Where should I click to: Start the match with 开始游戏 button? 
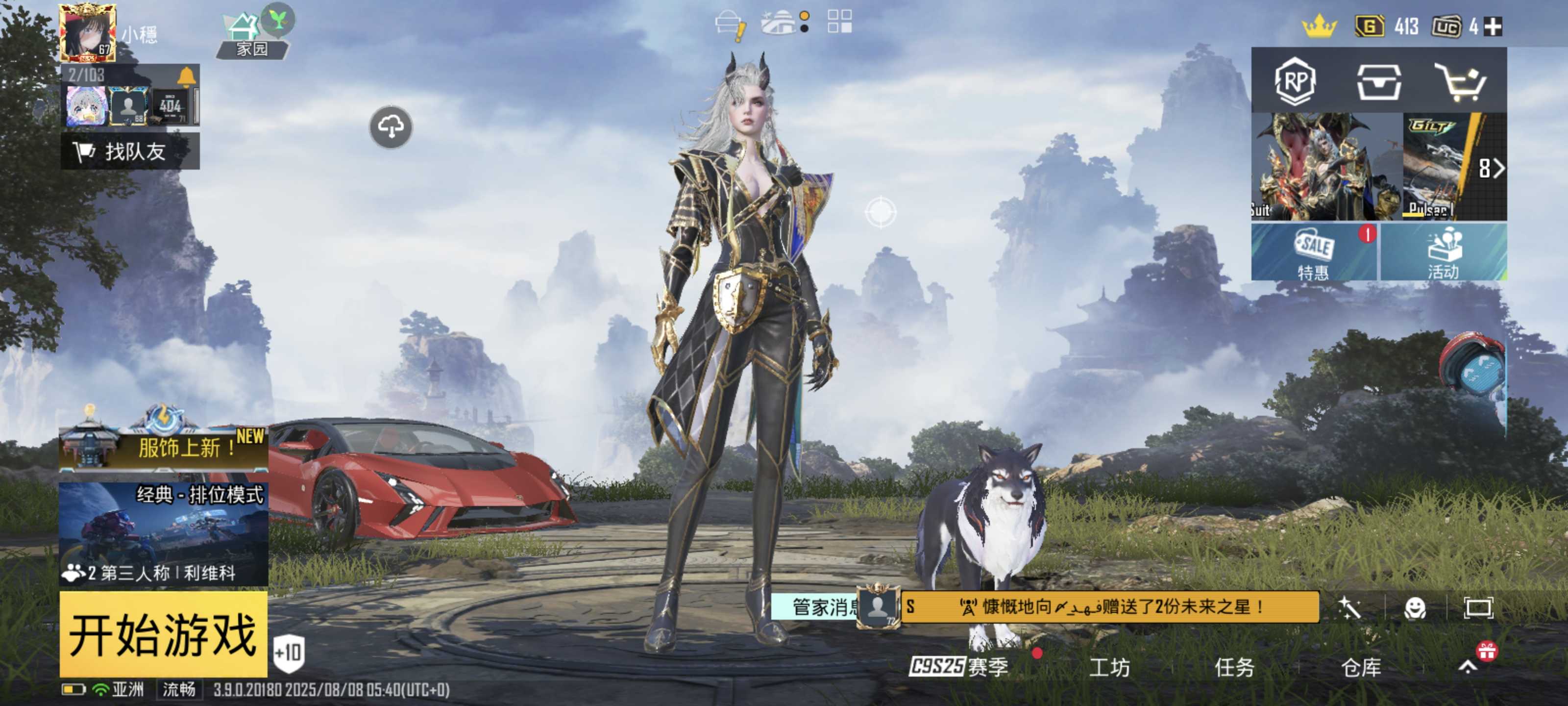163,633
